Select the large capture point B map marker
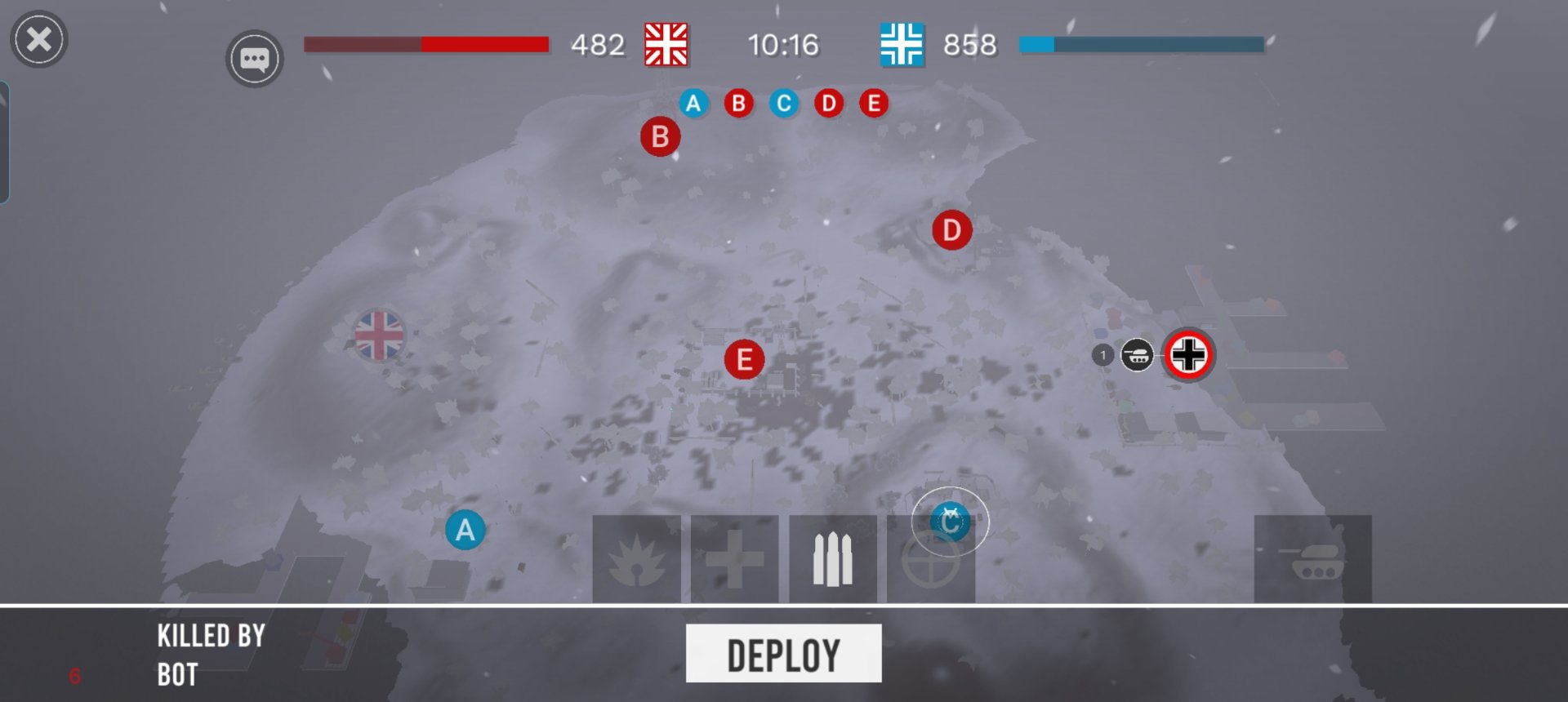 coord(660,137)
